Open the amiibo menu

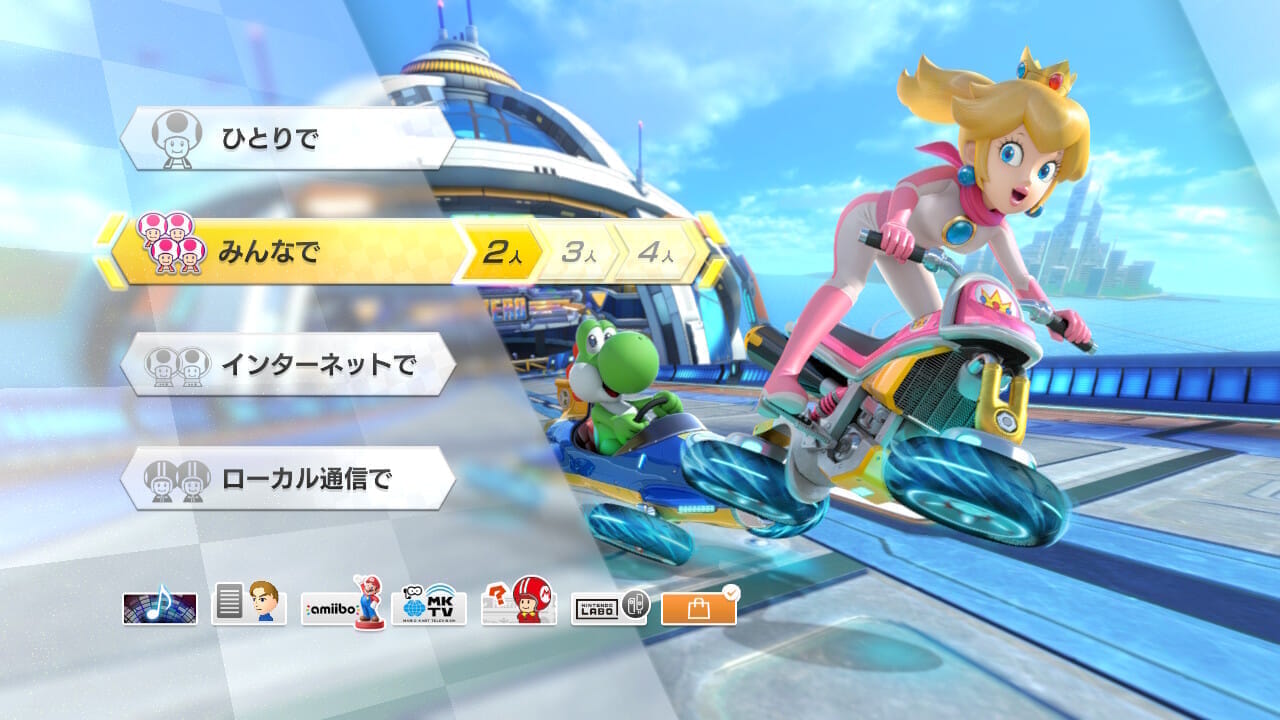pyautogui.click(x=343, y=603)
